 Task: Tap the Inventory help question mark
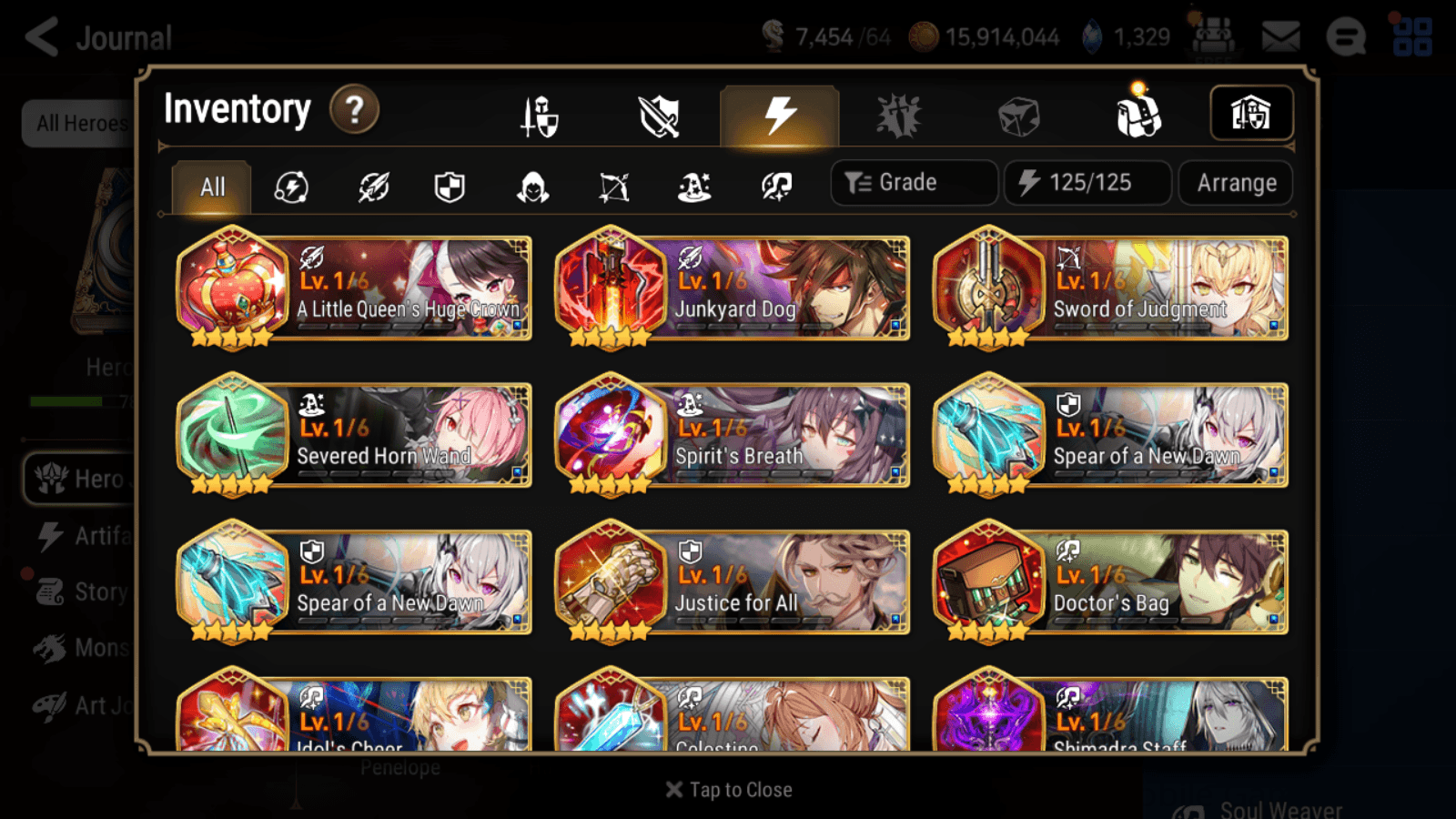pyautogui.click(x=354, y=109)
